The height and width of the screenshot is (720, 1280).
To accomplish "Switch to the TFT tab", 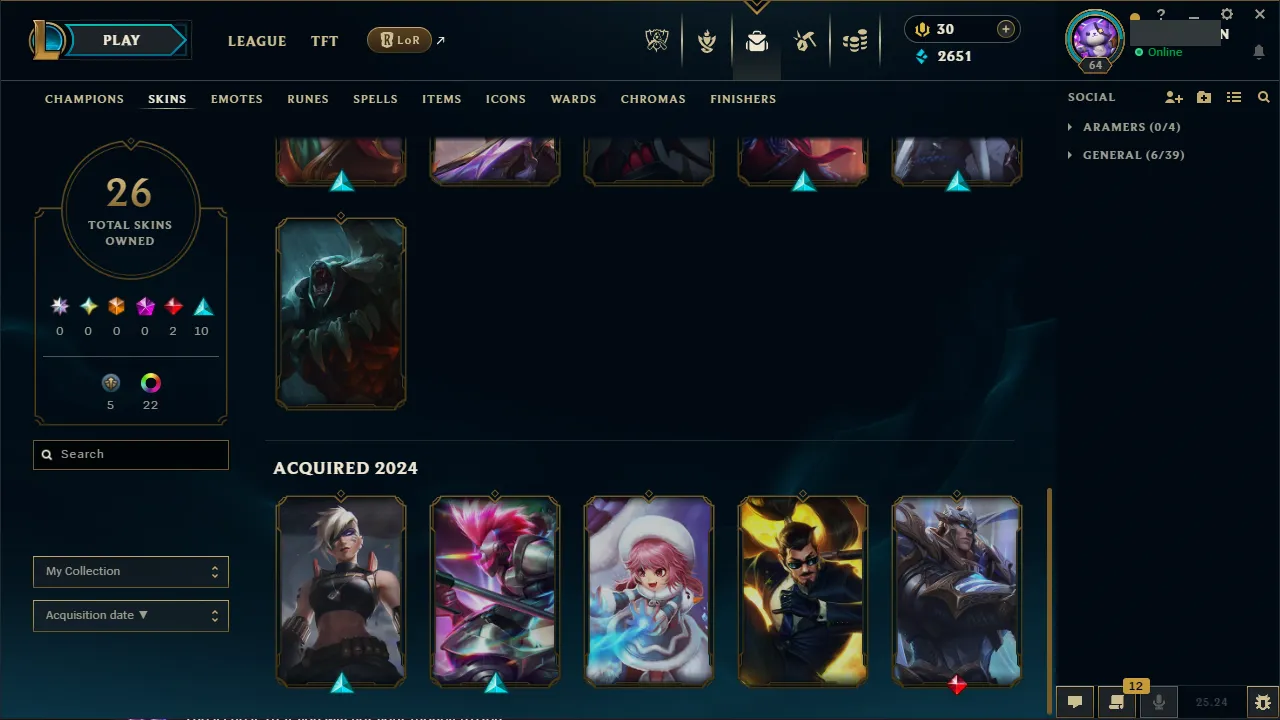I will [x=324, y=41].
